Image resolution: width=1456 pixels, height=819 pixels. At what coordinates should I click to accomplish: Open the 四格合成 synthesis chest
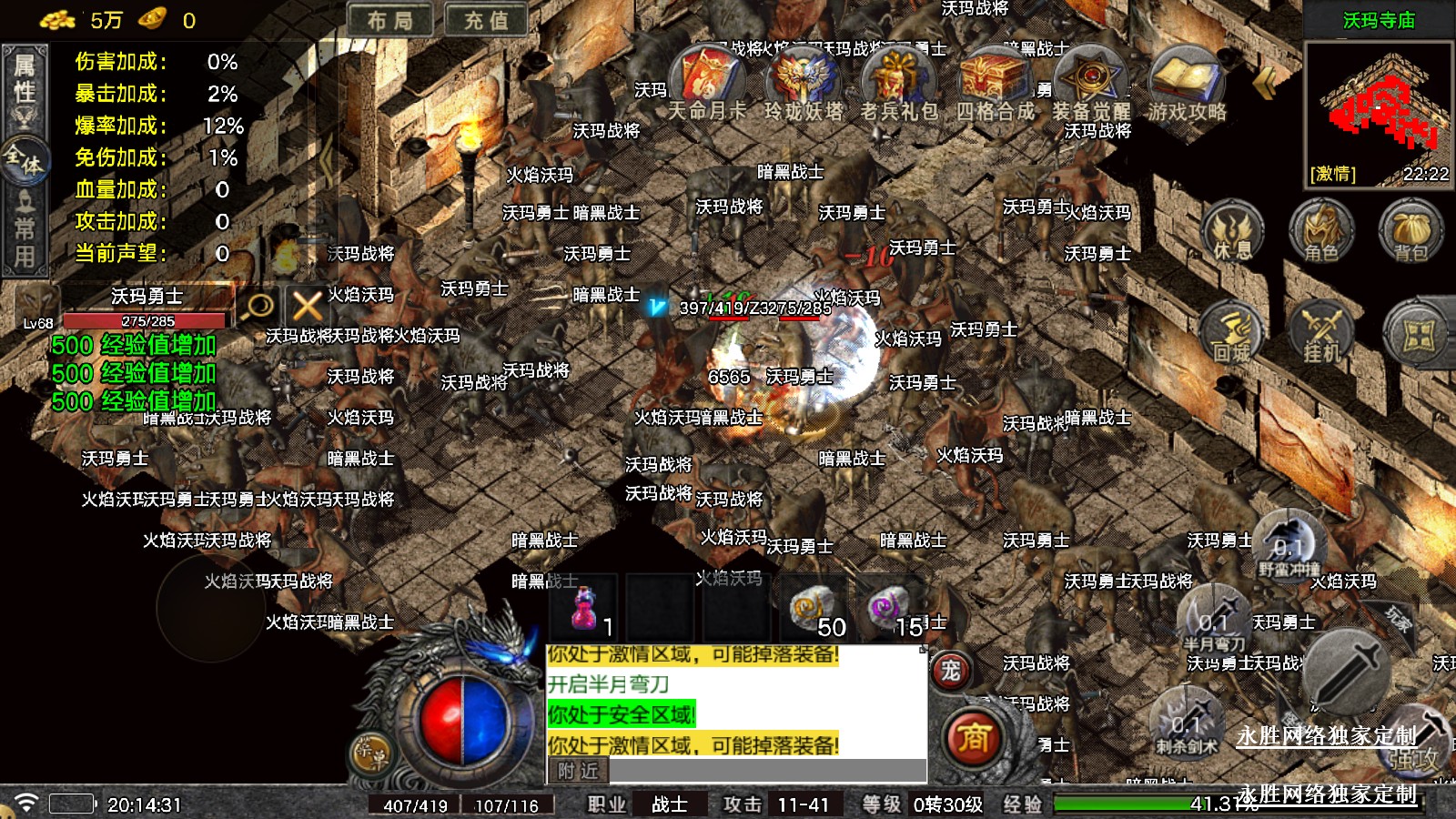point(995,82)
